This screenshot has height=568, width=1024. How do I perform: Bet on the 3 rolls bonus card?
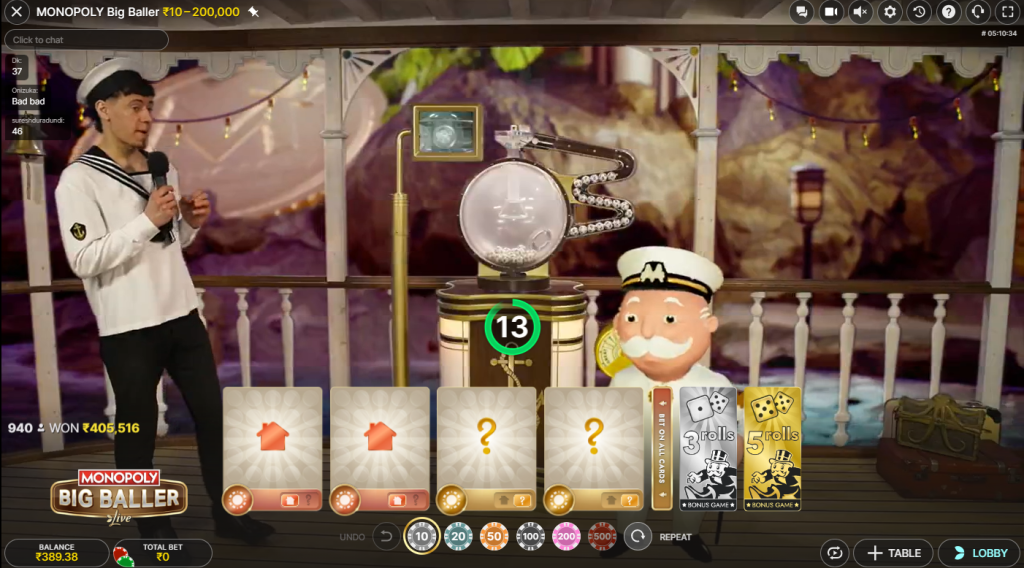point(709,449)
